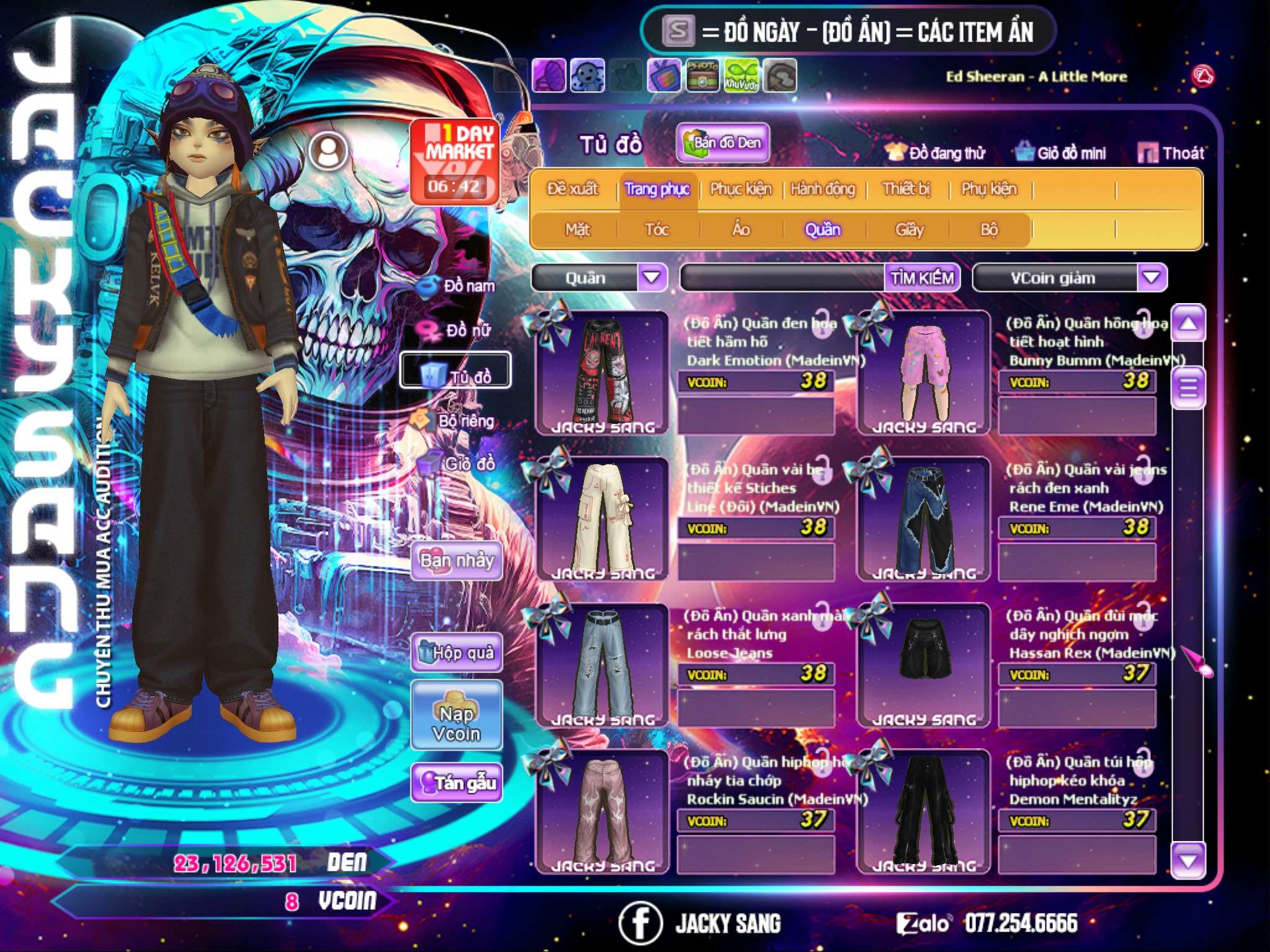This screenshot has height=952, width=1270.
Task: Select the Đề xuất tab
Action: pyautogui.click(x=572, y=189)
